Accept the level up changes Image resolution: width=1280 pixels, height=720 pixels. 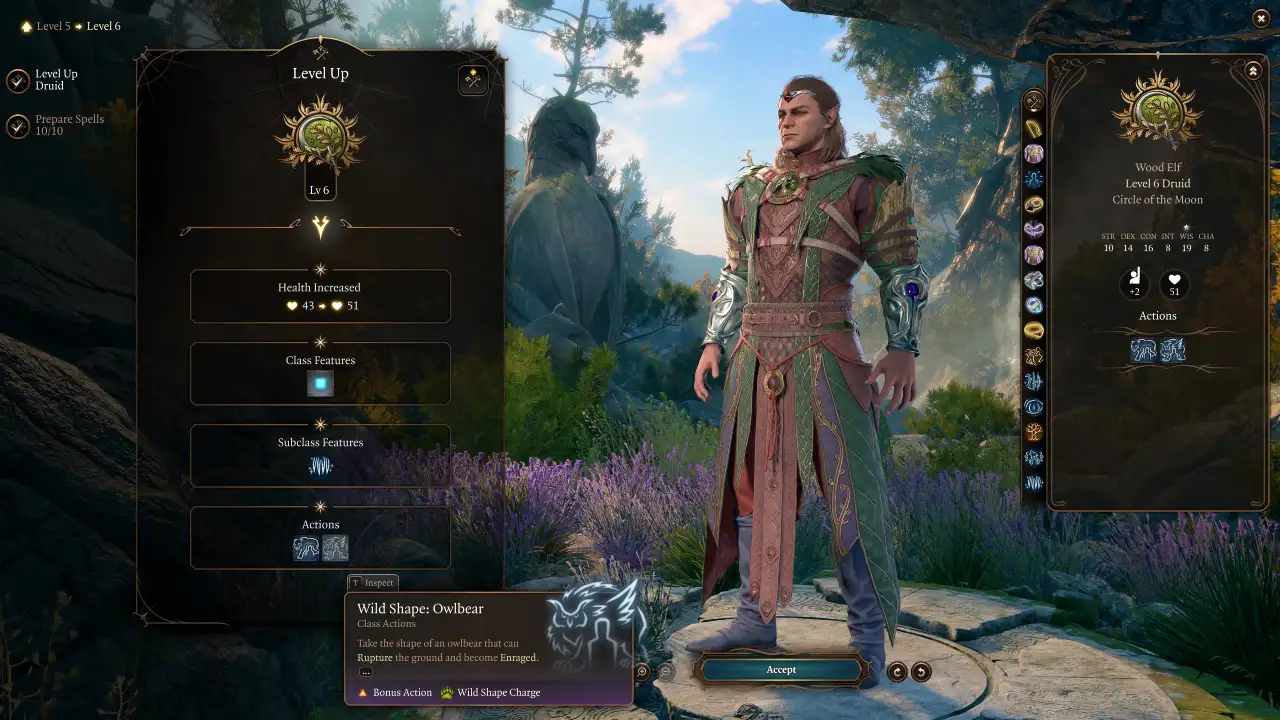point(781,670)
